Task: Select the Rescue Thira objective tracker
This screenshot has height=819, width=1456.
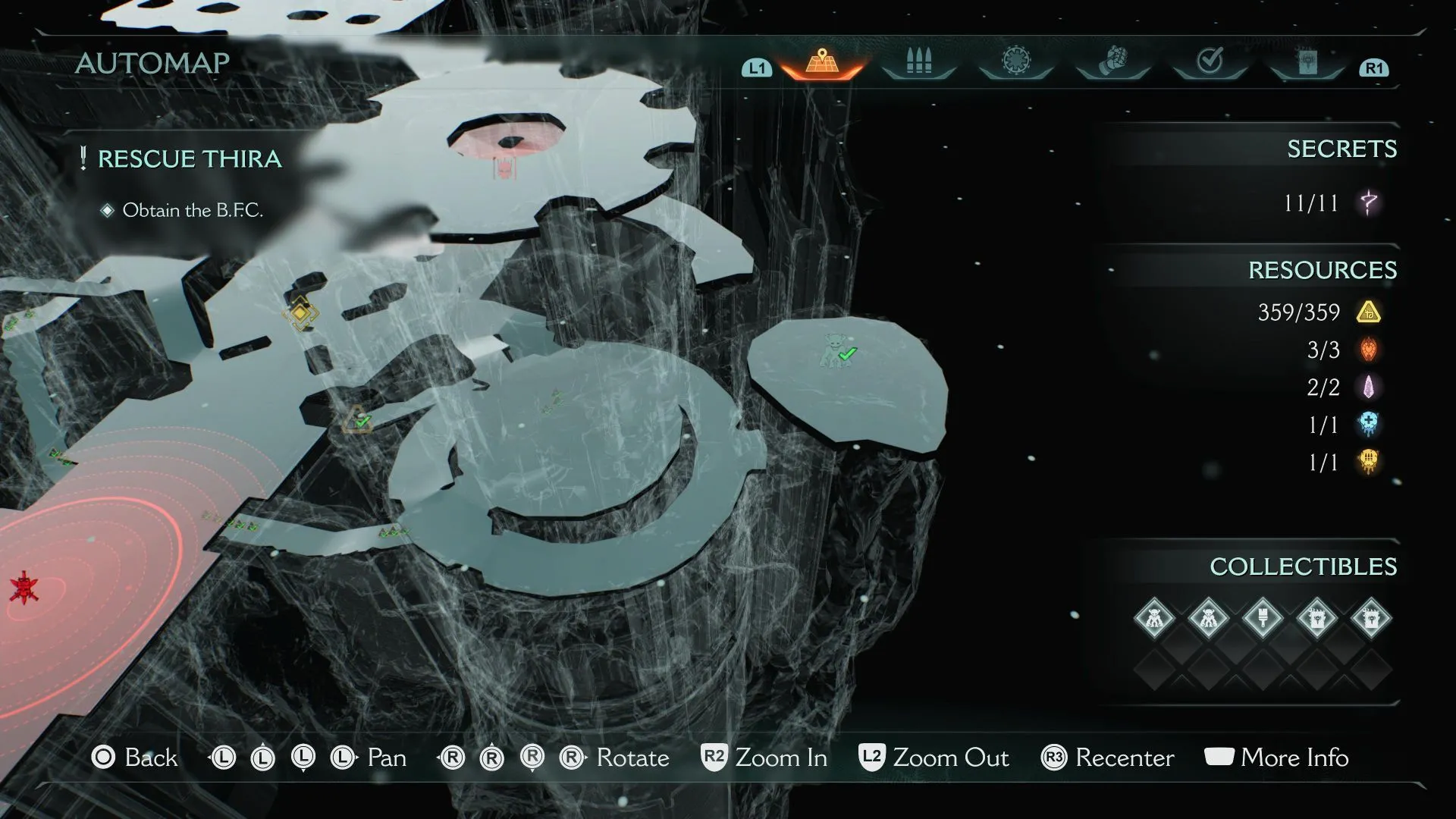Action: (190, 159)
